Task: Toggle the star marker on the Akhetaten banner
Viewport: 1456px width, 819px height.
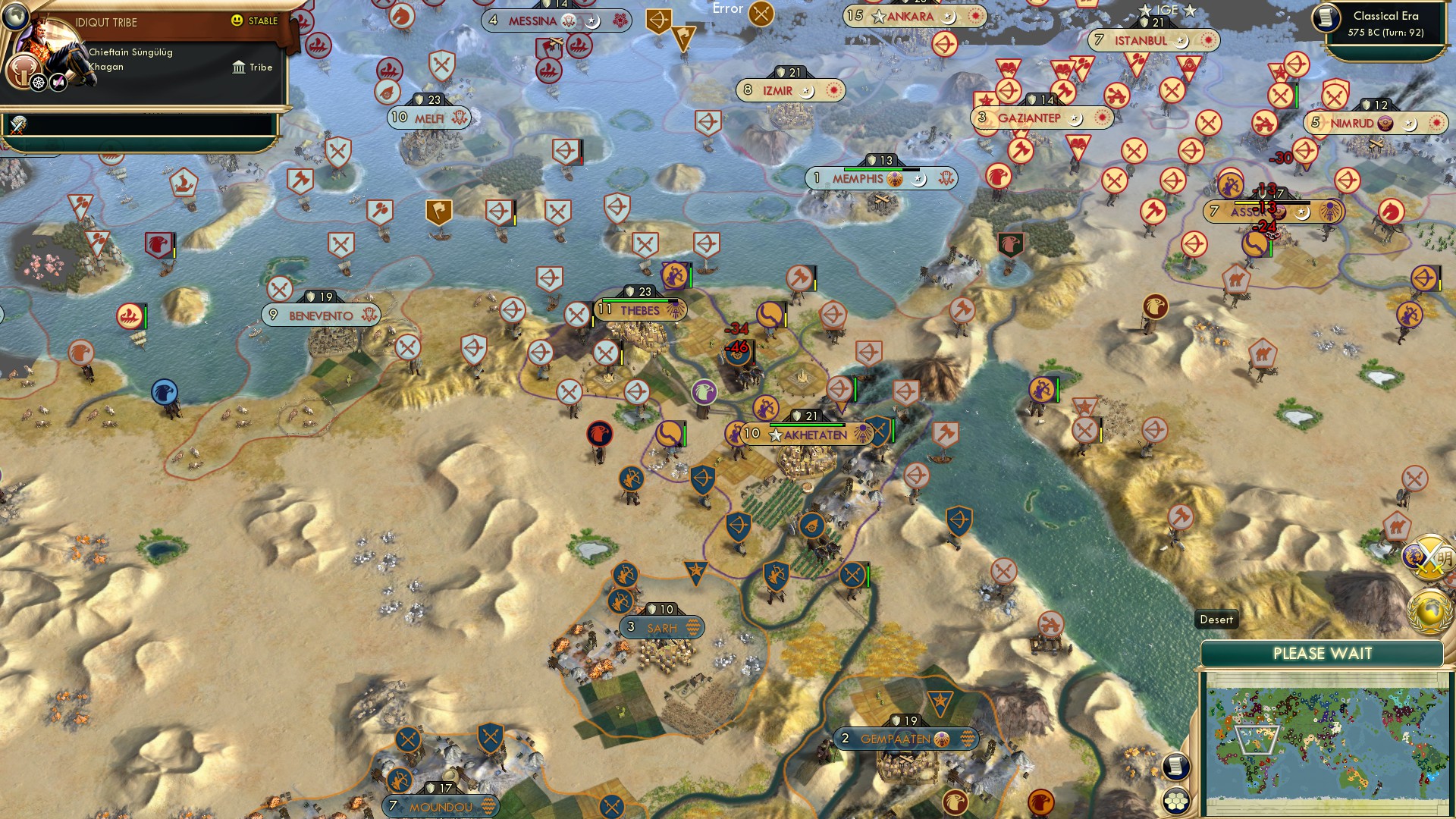Action: coord(775,435)
